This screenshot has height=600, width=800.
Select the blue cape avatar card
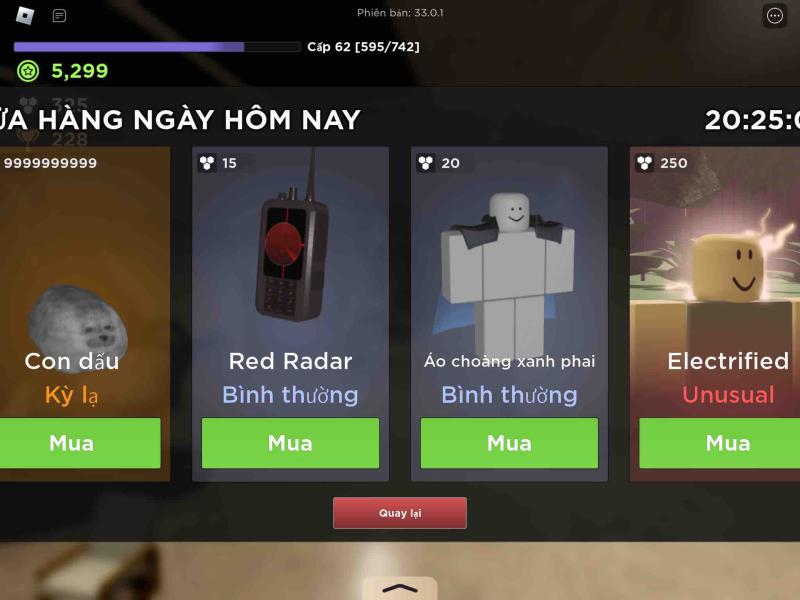(x=509, y=270)
